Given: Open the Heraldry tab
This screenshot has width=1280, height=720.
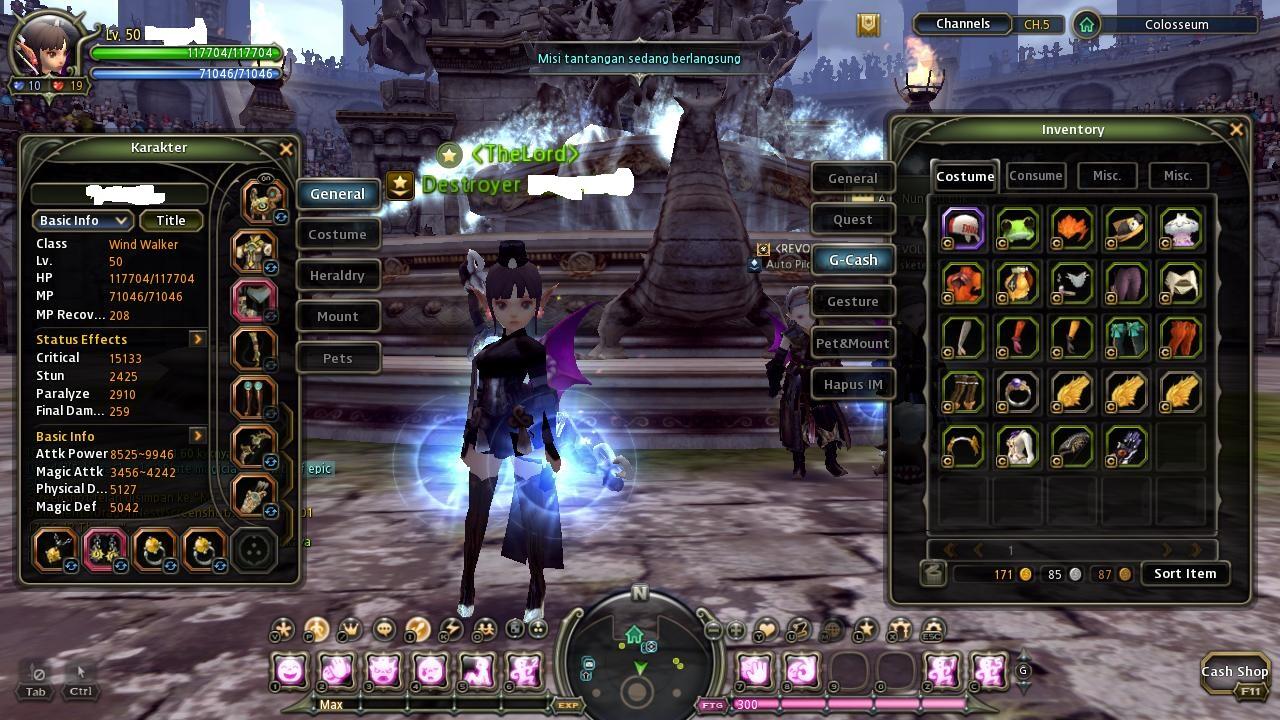Looking at the screenshot, I should pyautogui.click(x=337, y=275).
